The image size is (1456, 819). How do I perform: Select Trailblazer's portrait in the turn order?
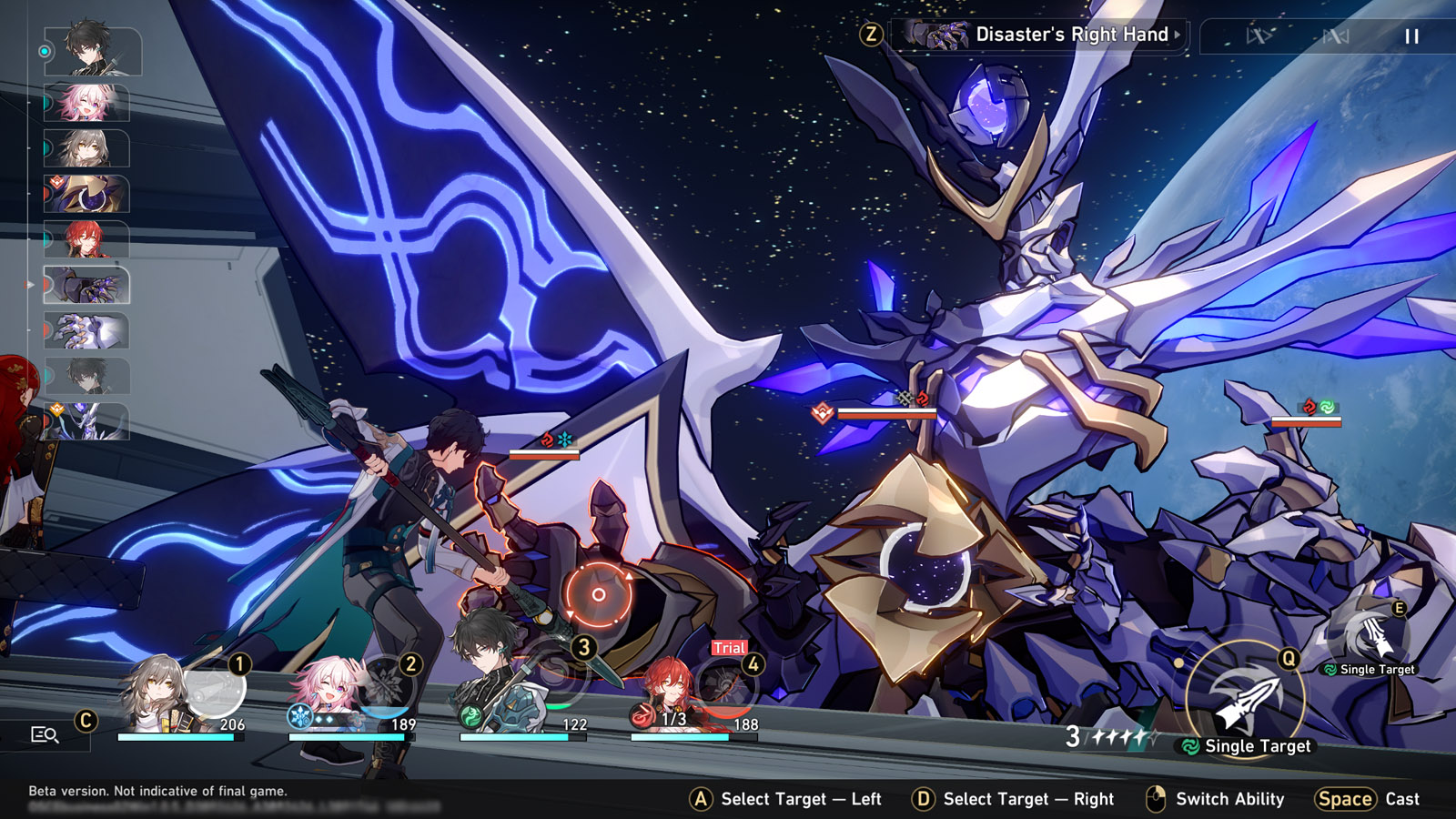(x=86, y=148)
